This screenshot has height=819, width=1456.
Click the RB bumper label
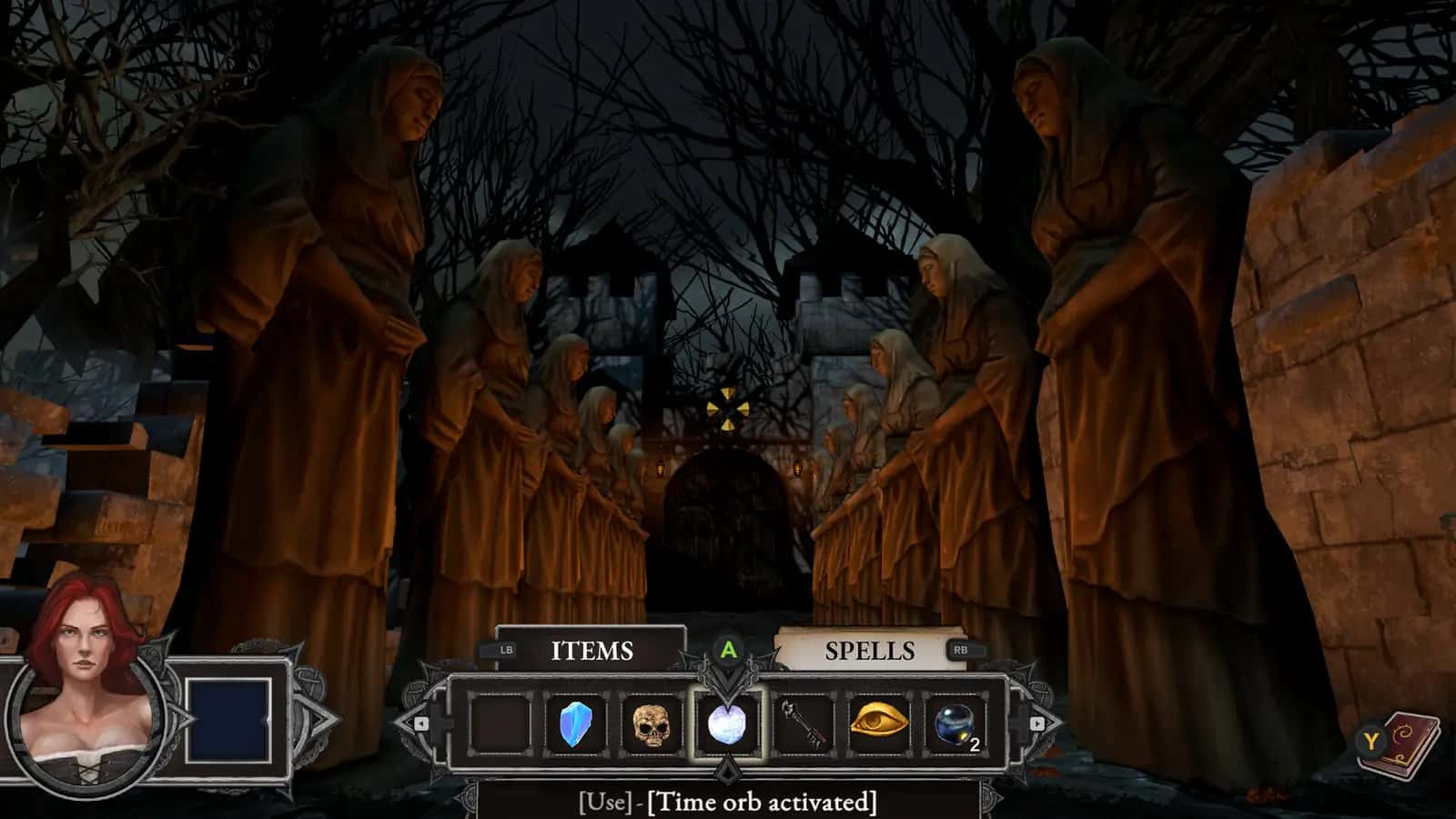(x=966, y=650)
